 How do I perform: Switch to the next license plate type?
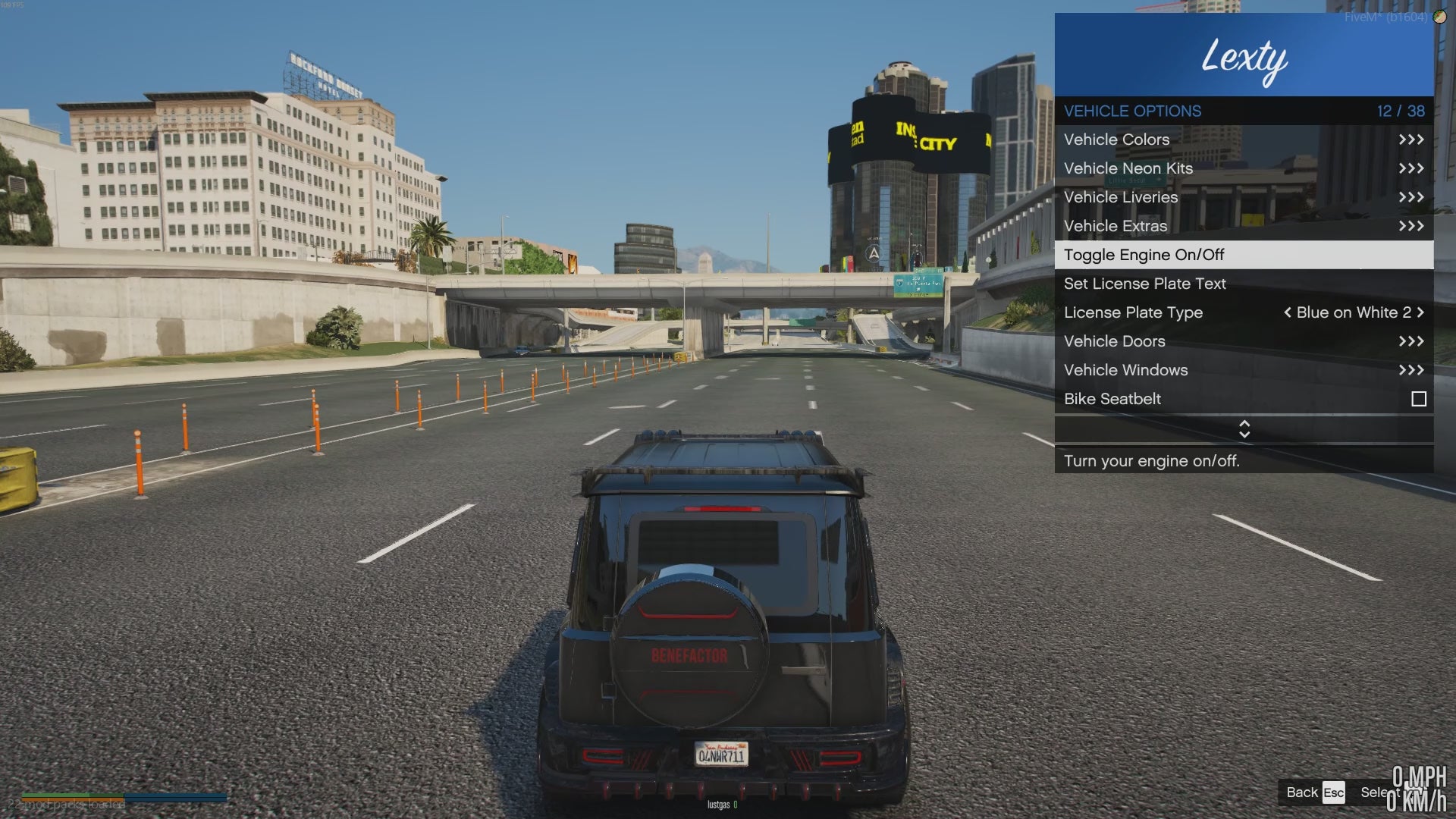1420,312
